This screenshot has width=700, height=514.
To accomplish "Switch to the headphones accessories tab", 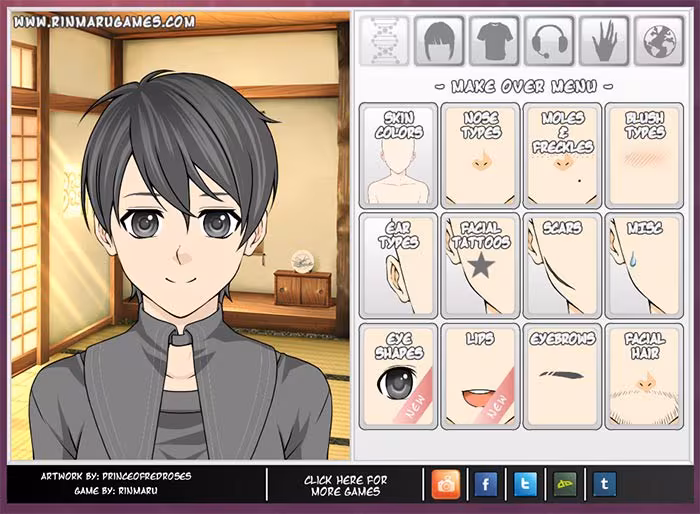I will (x=549, y=41).
